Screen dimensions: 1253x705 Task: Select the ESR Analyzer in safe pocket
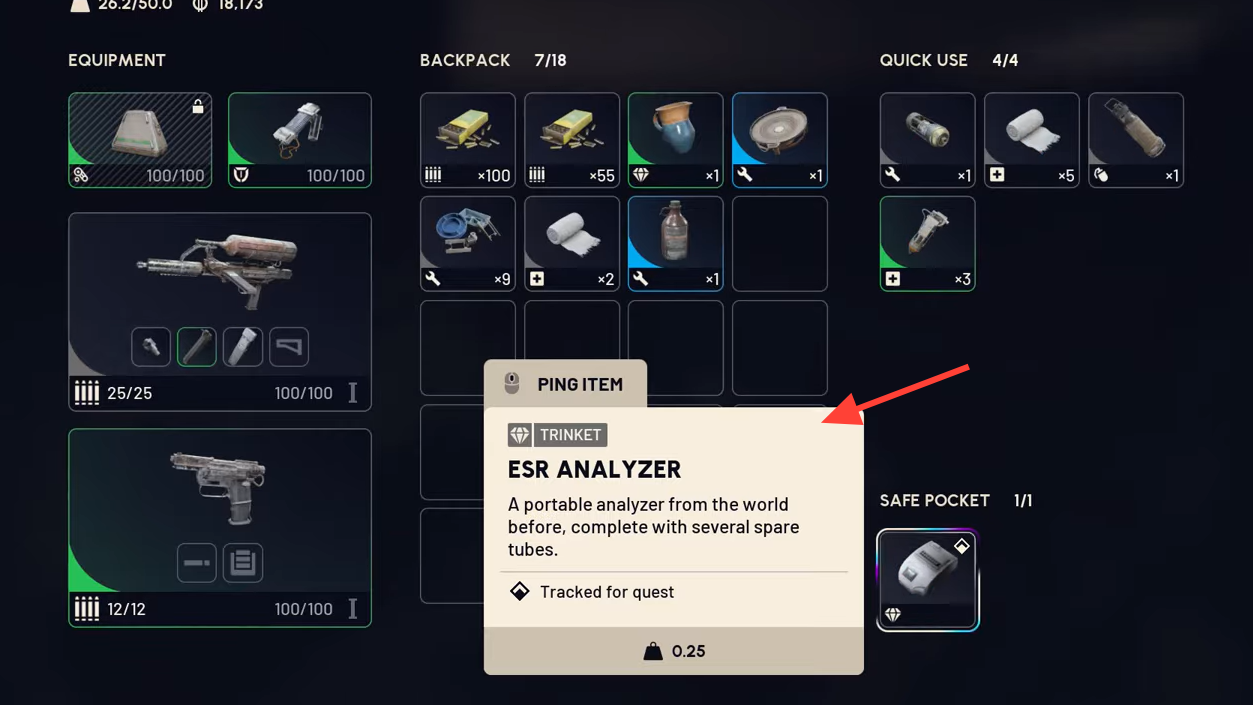tap(927, 580)
